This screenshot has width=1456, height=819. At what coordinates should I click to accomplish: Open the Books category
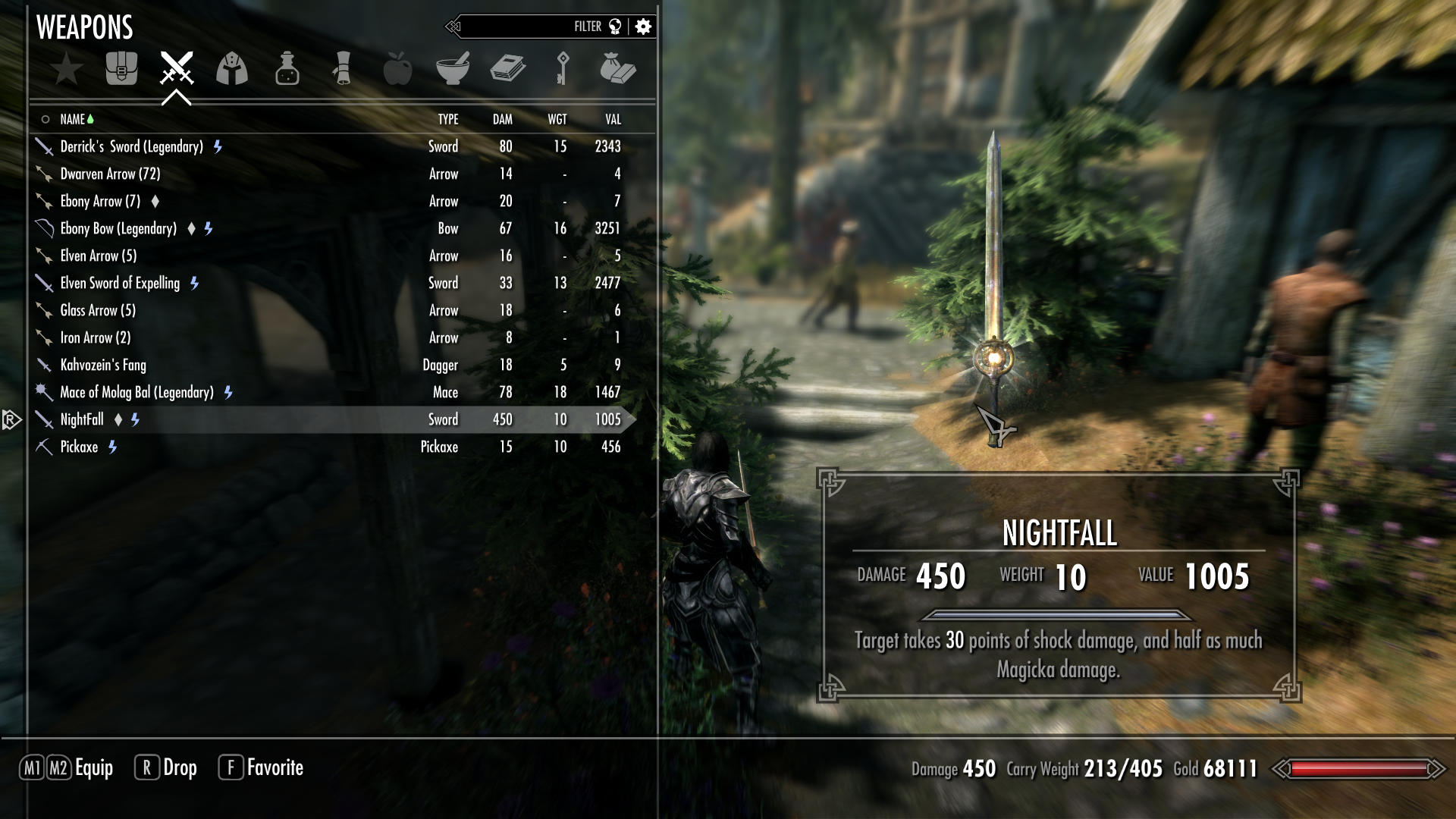pyautogui.click(x=507, y=69)
